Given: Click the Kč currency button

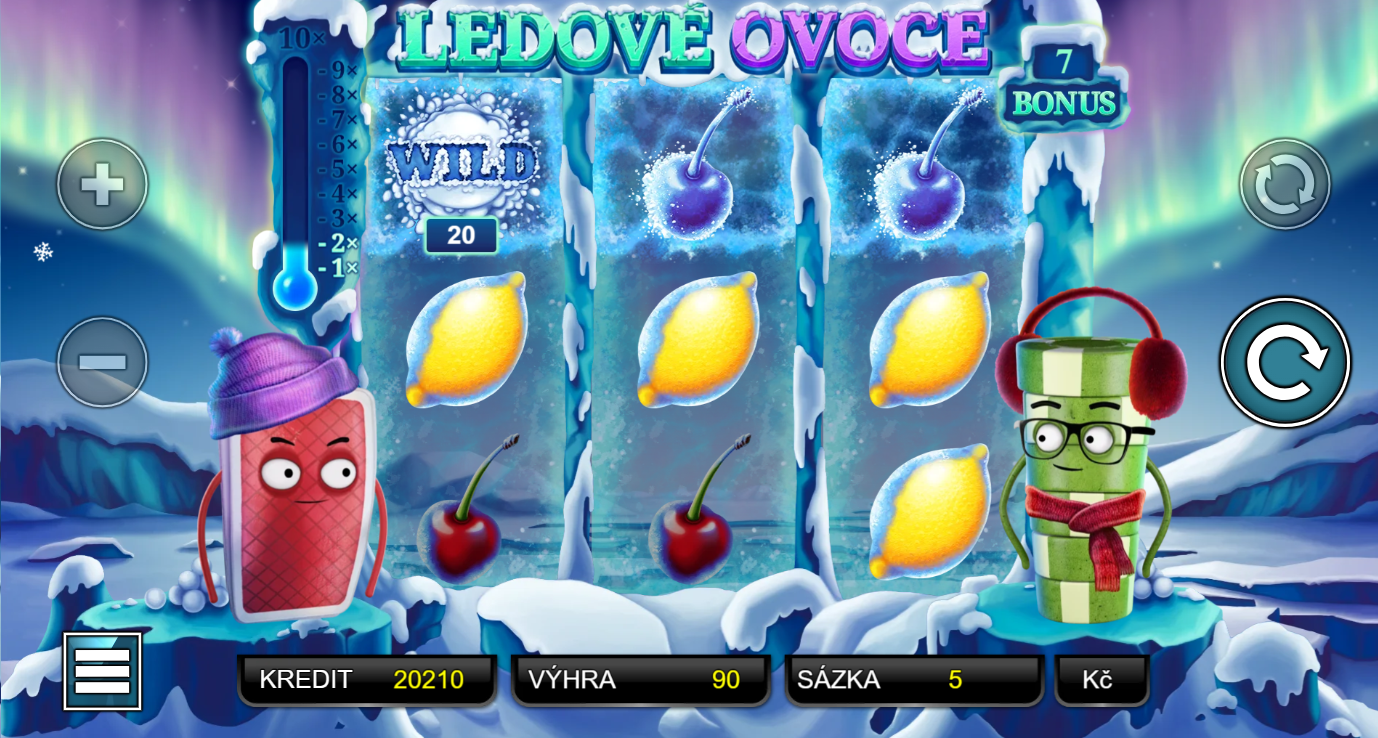Looking at the screenshot, I should tap(1100, 680).
